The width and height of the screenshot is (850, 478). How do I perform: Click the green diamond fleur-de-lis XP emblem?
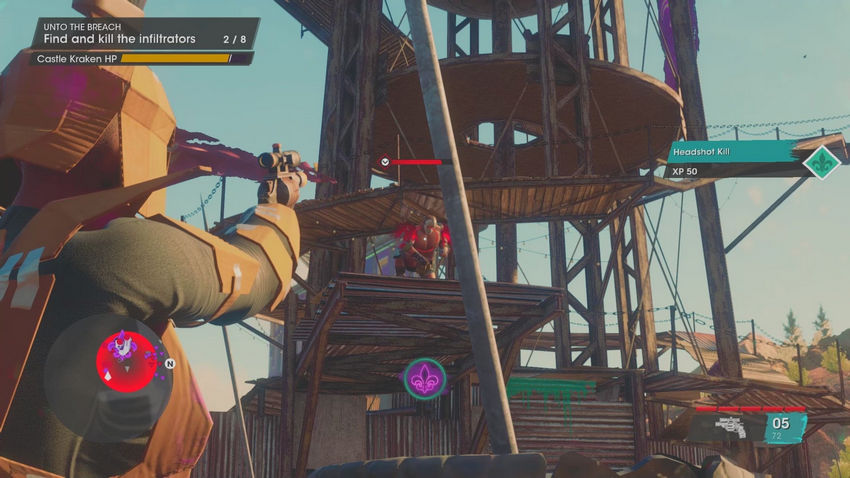pyautogui.click(x=824, y=161)
